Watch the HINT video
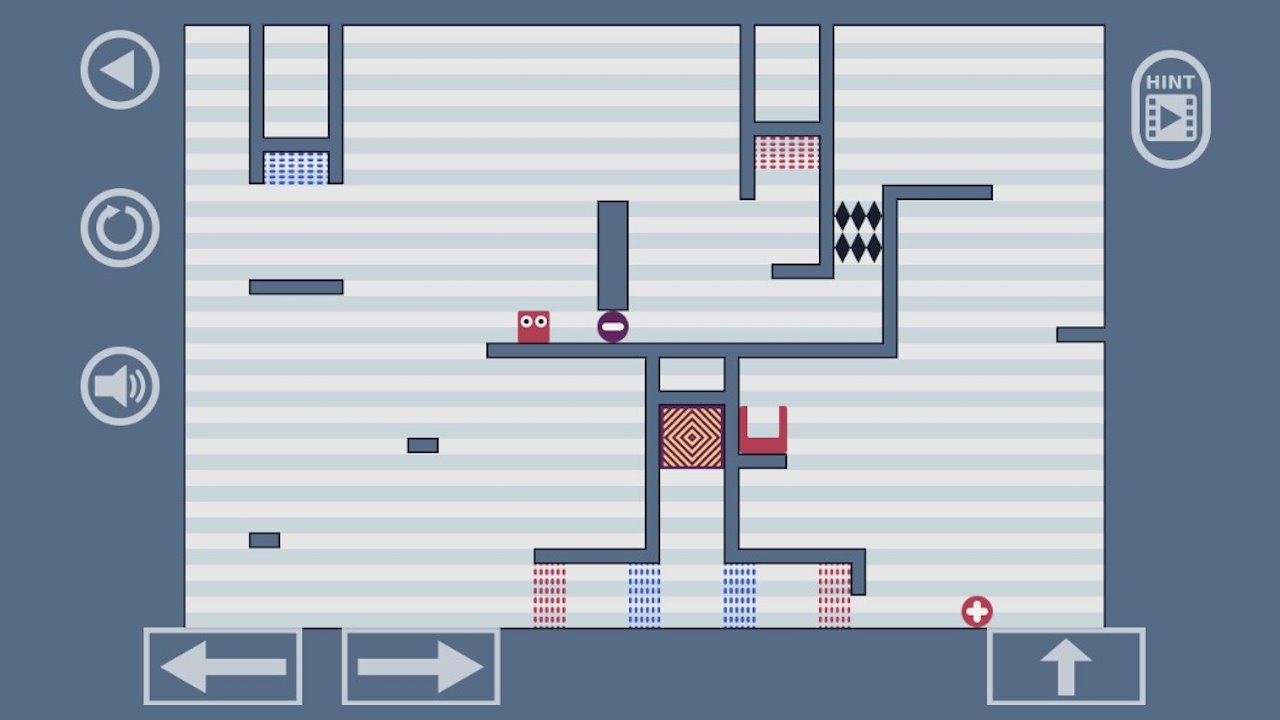The width and height of the screenshot is (1280, 720). click(1170, 109)
